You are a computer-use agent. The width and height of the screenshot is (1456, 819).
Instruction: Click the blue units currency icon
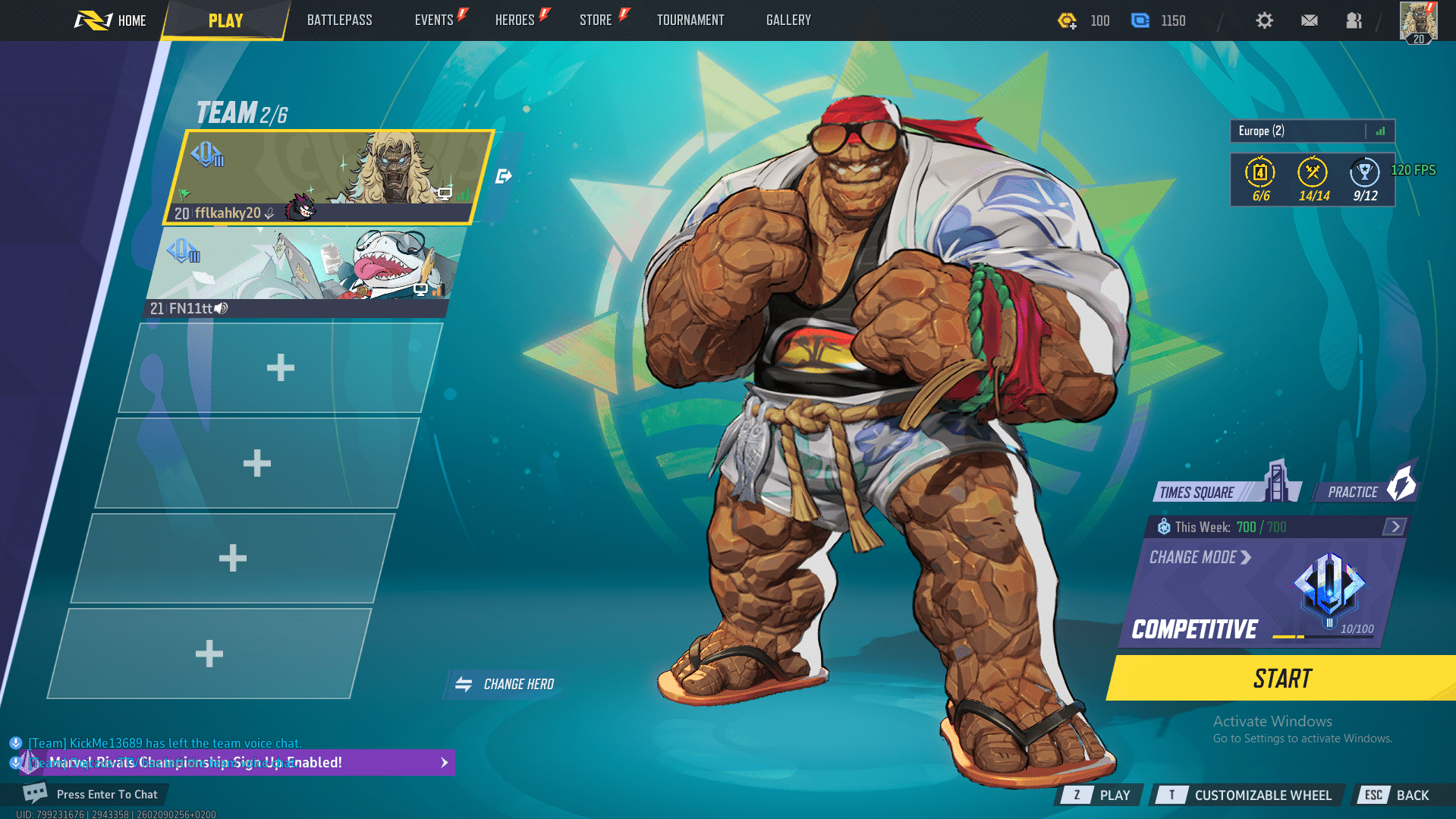coord(1140,20)
